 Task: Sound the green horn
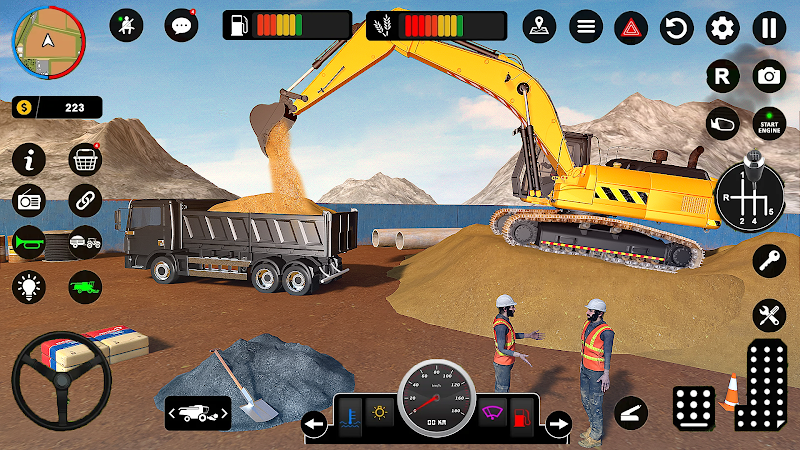(x=29, y=243)
